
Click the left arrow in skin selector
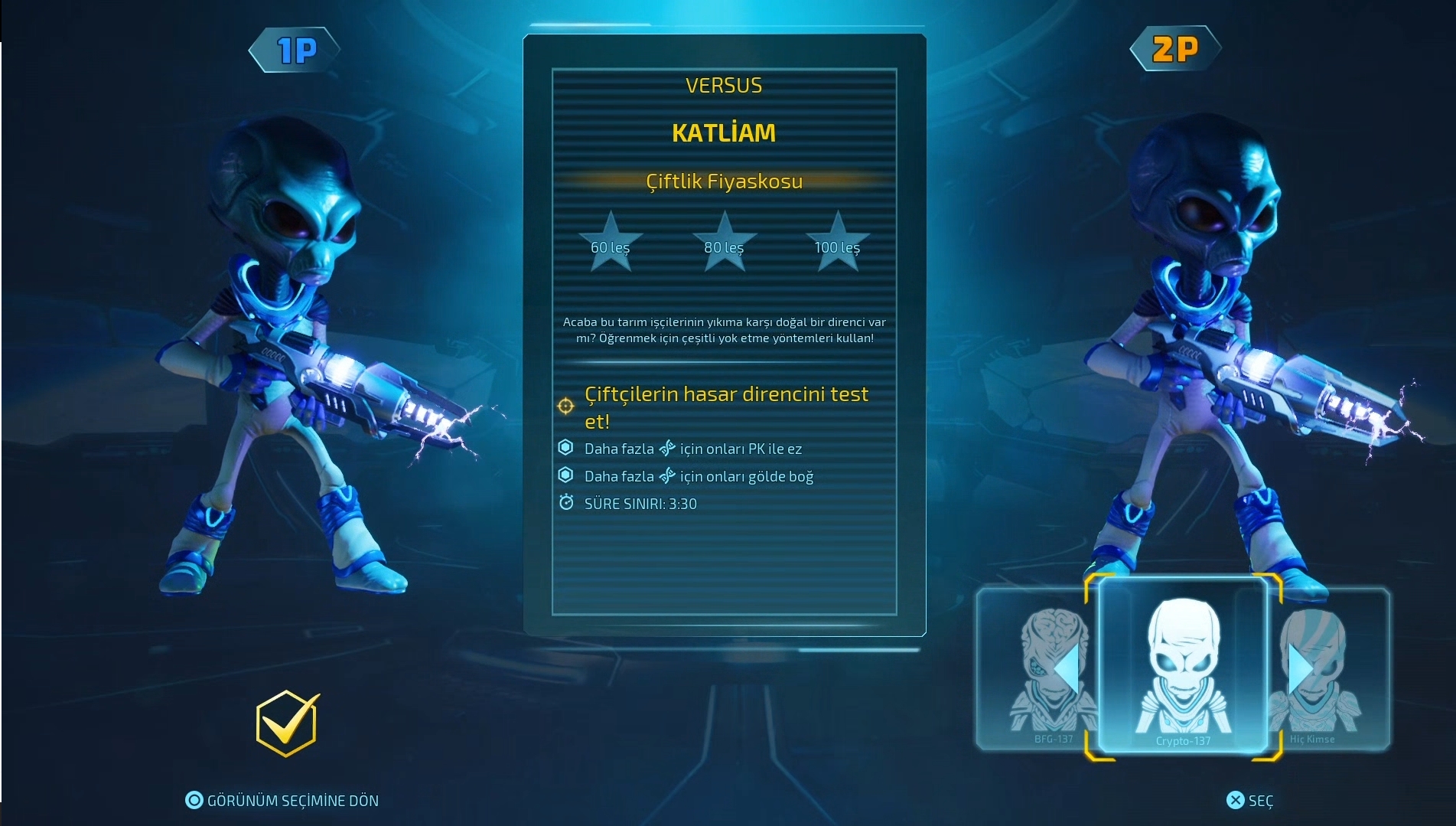point(1067,669)
